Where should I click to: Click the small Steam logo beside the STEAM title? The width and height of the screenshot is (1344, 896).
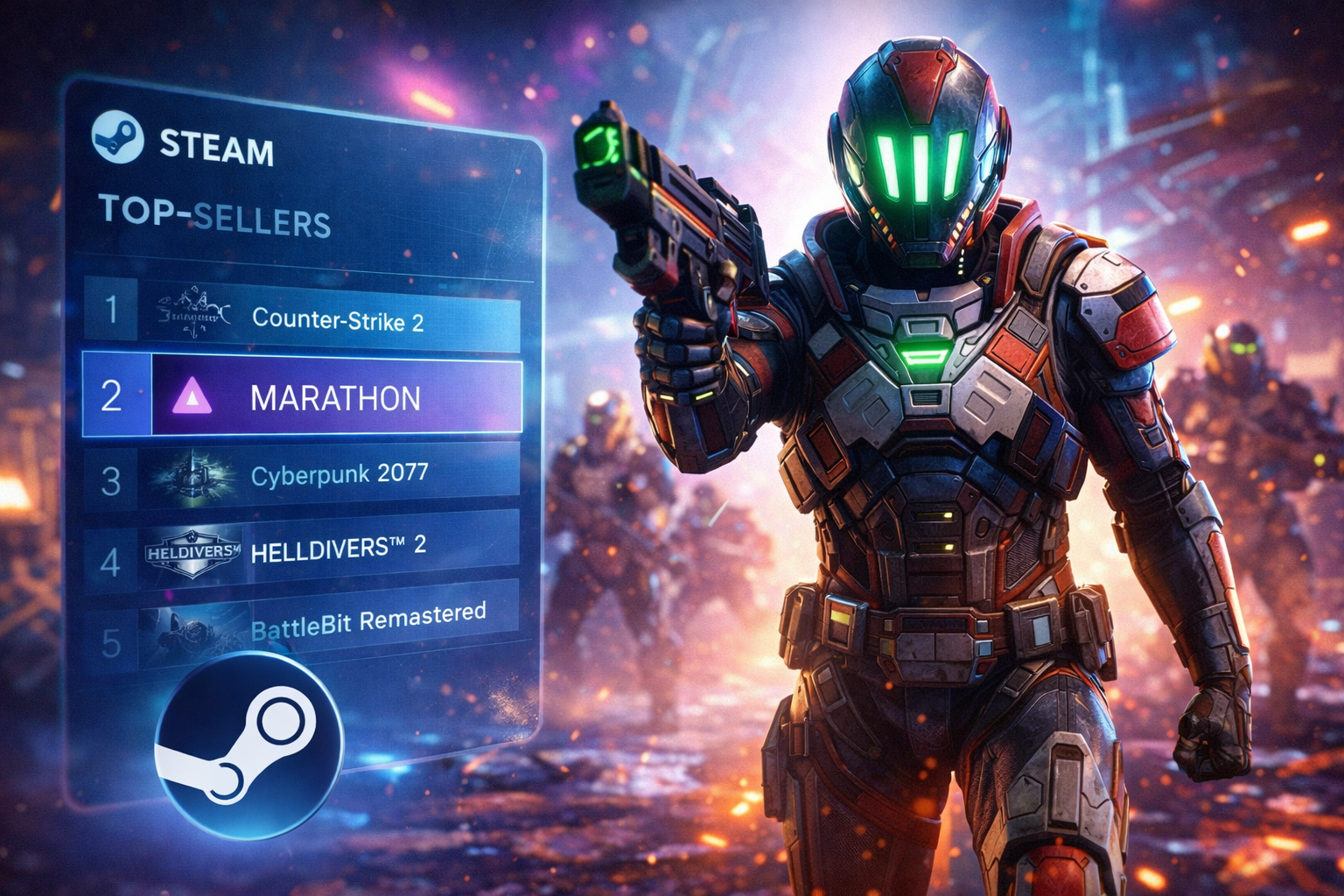point(117,137)
